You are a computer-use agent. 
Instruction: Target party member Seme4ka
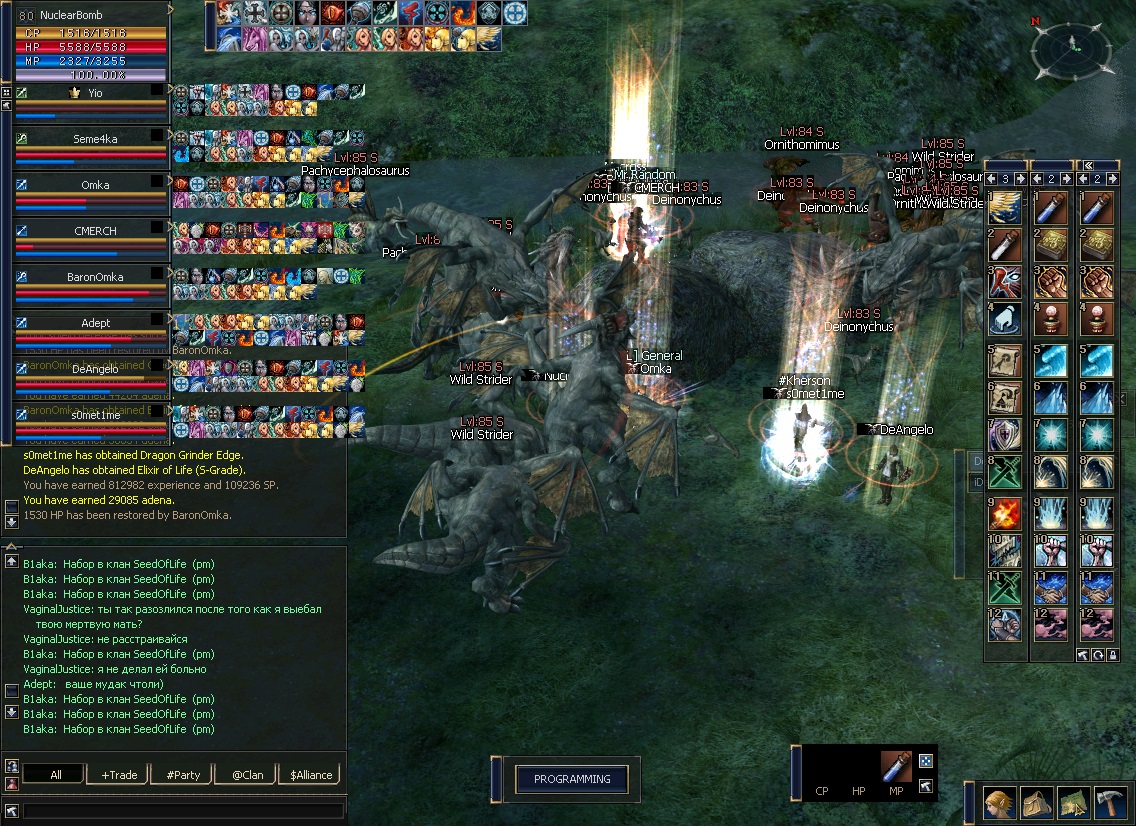(95, 139)
